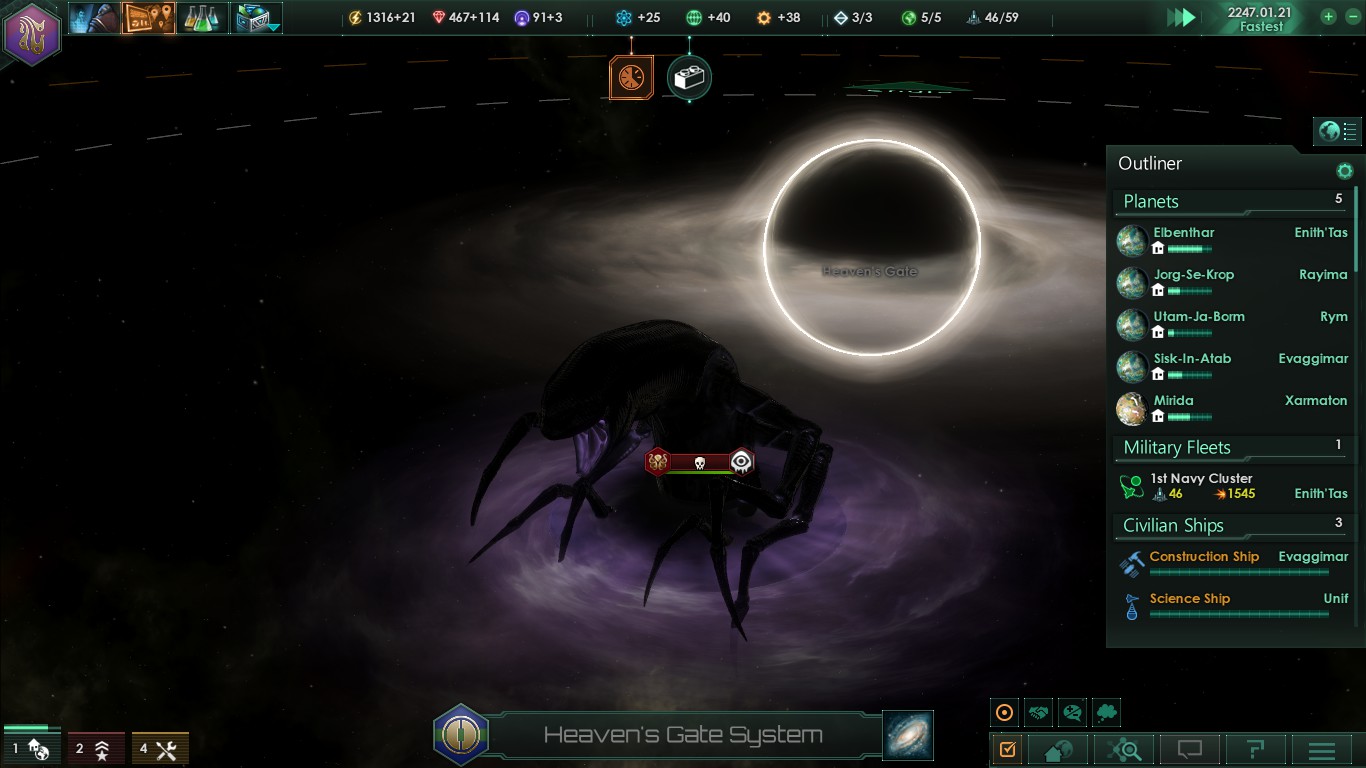Open the chat speech bubble window
This screenshot has width=1366, height=768.
(x=1189, y=750)
